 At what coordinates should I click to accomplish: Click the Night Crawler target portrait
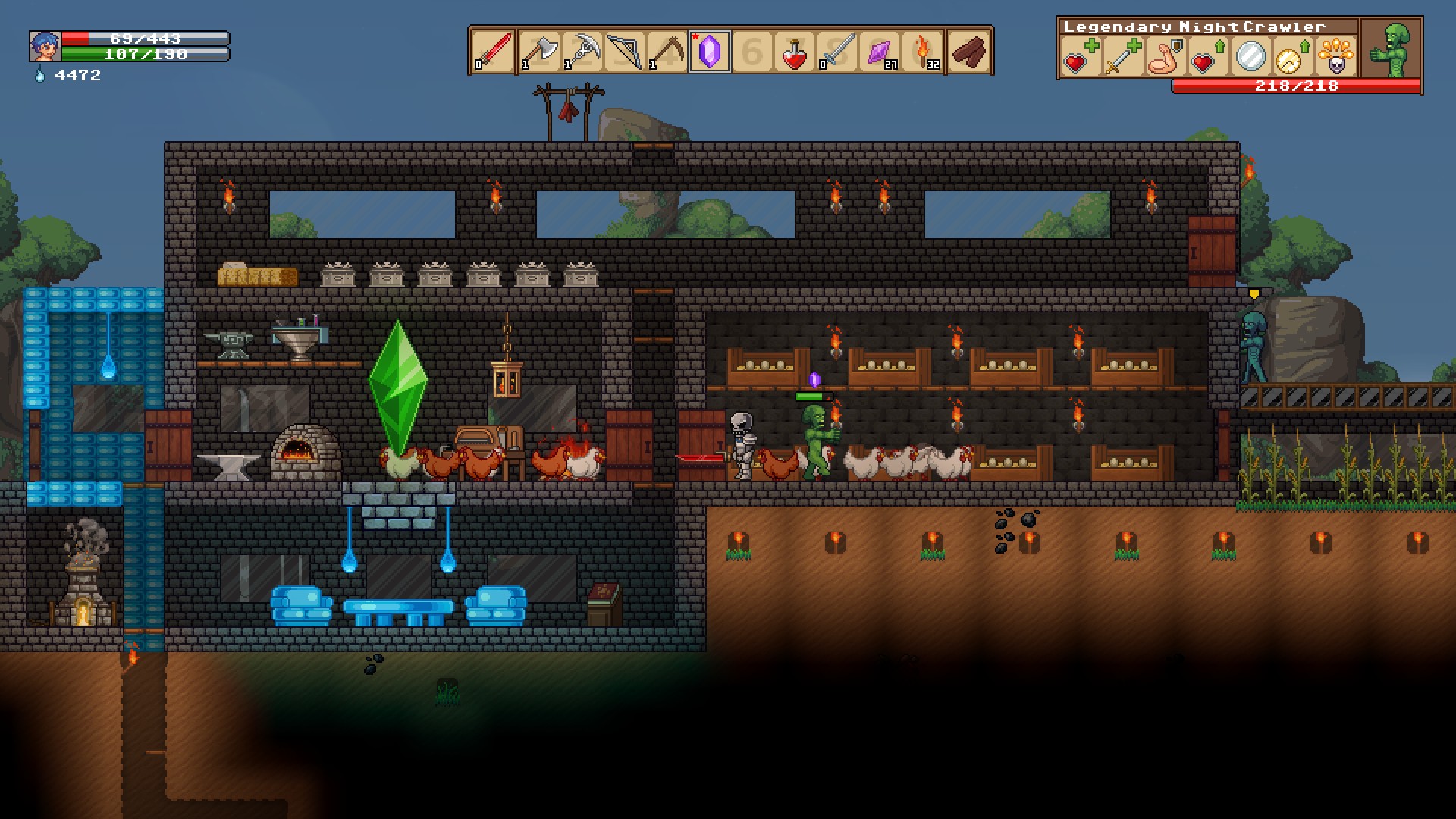pyautogui.click(x=1392, y=50)
